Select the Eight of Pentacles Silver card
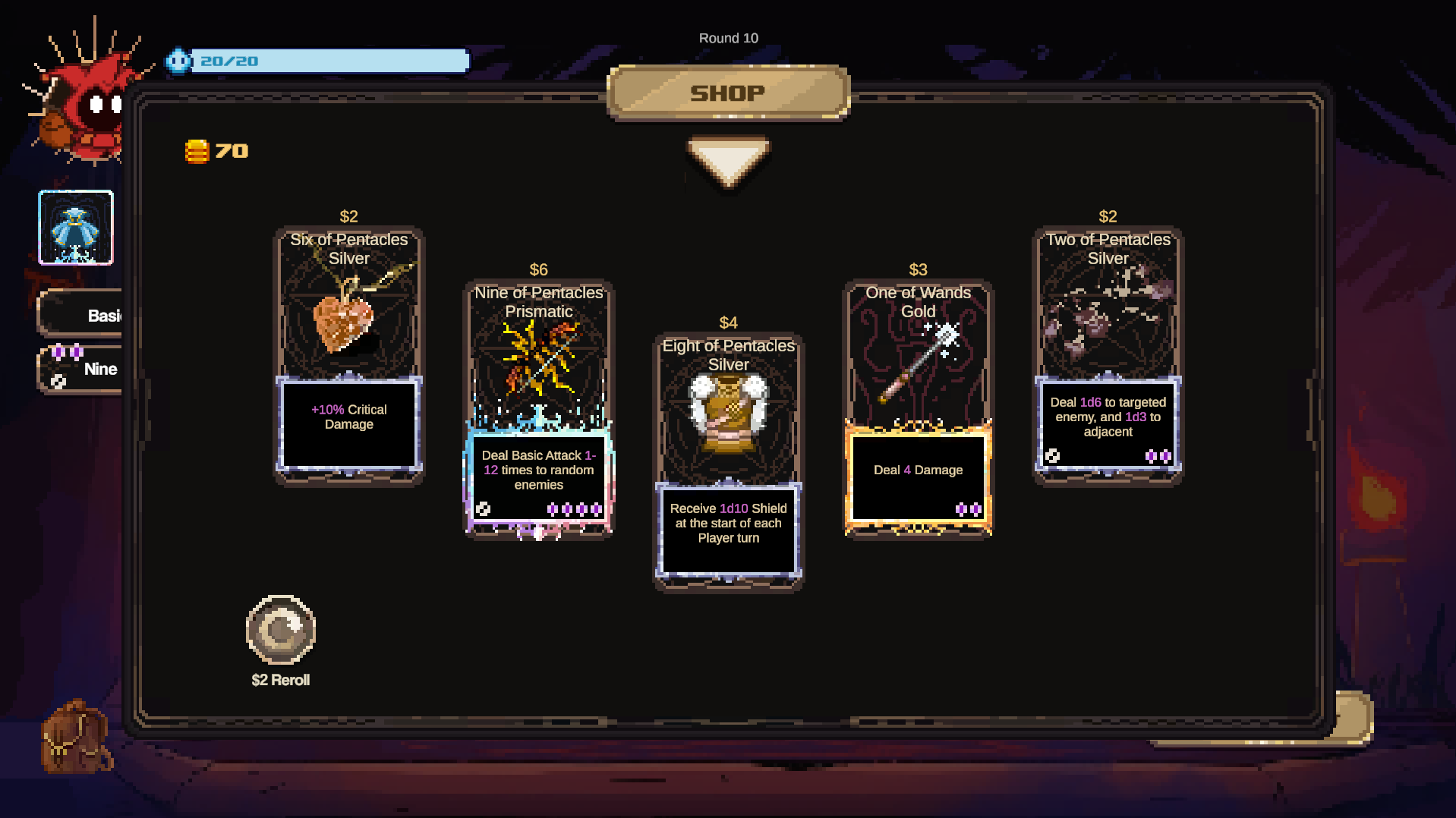Screen dimensions: 1456x818 click(728, 461)
